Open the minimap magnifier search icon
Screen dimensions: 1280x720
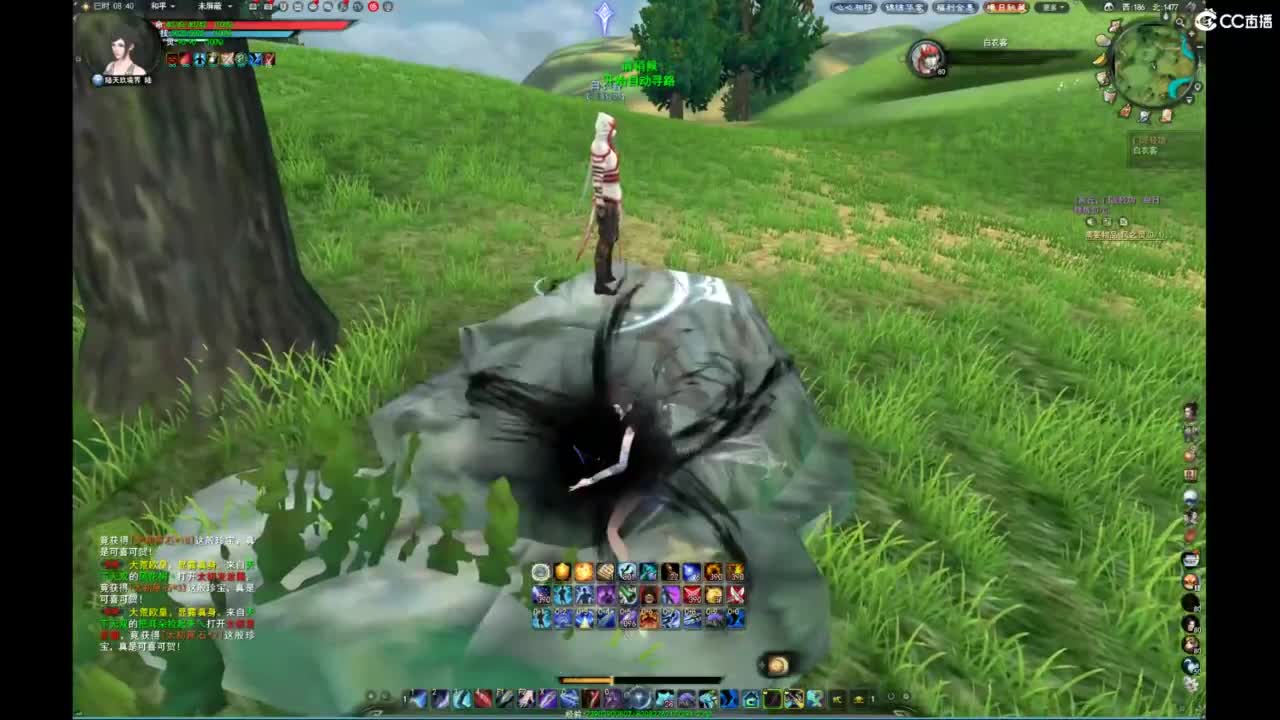click(1180, 22)
